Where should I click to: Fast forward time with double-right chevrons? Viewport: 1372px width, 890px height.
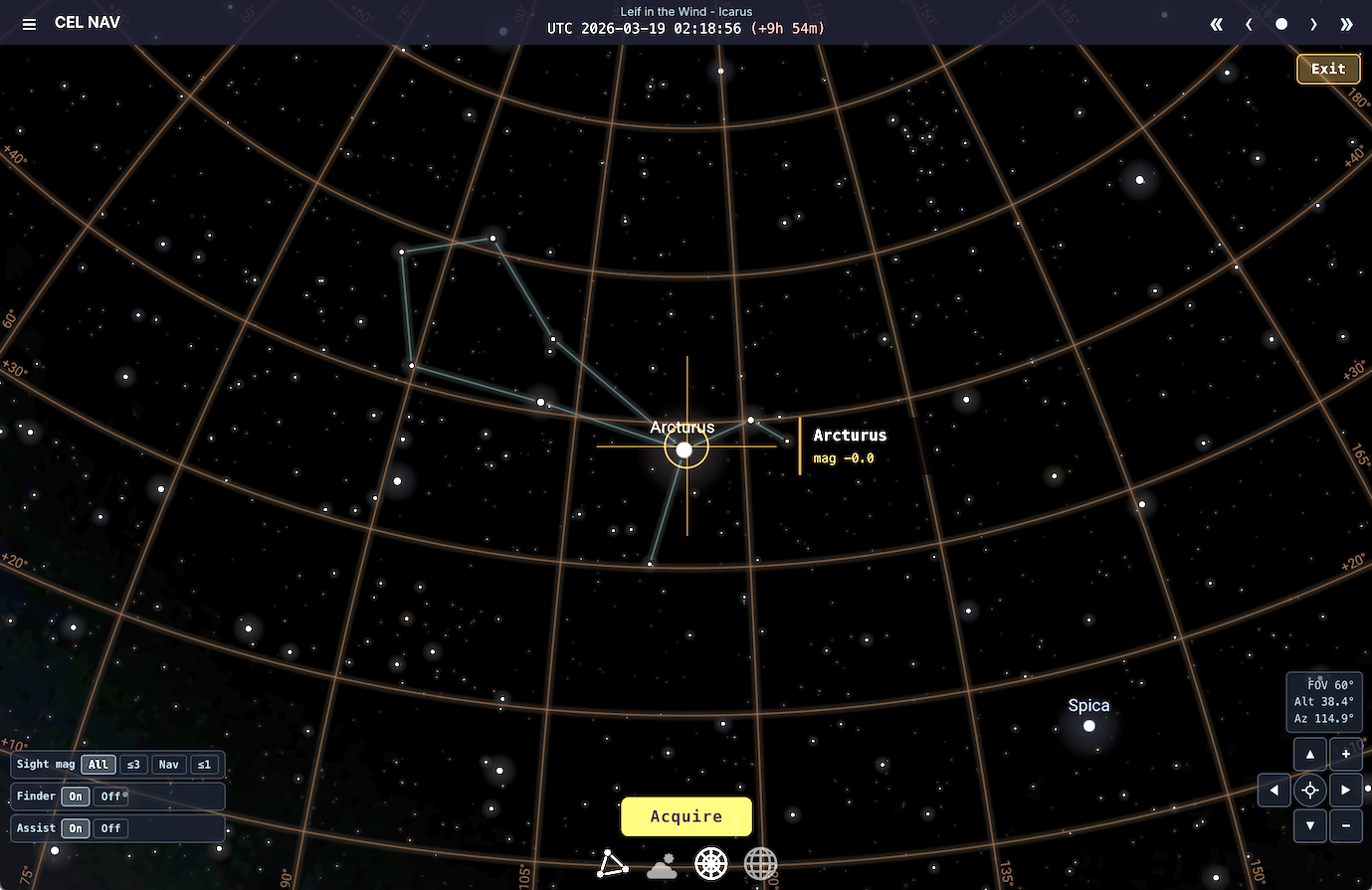pyautogui.click(x=1346, y=23)
